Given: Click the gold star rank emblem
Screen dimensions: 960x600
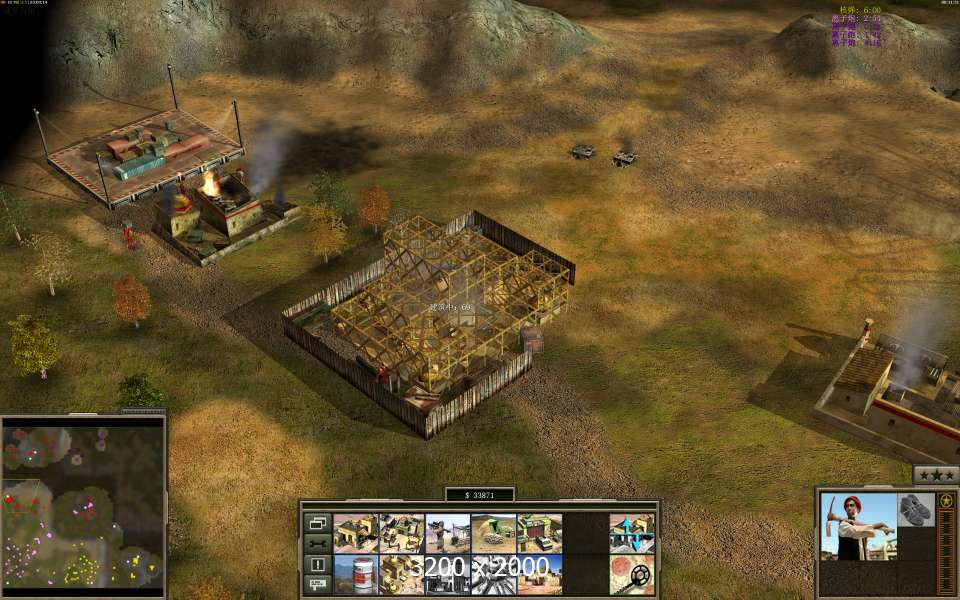Looking at the screenshot, I should pyautogui.click(x=944, y=500).
